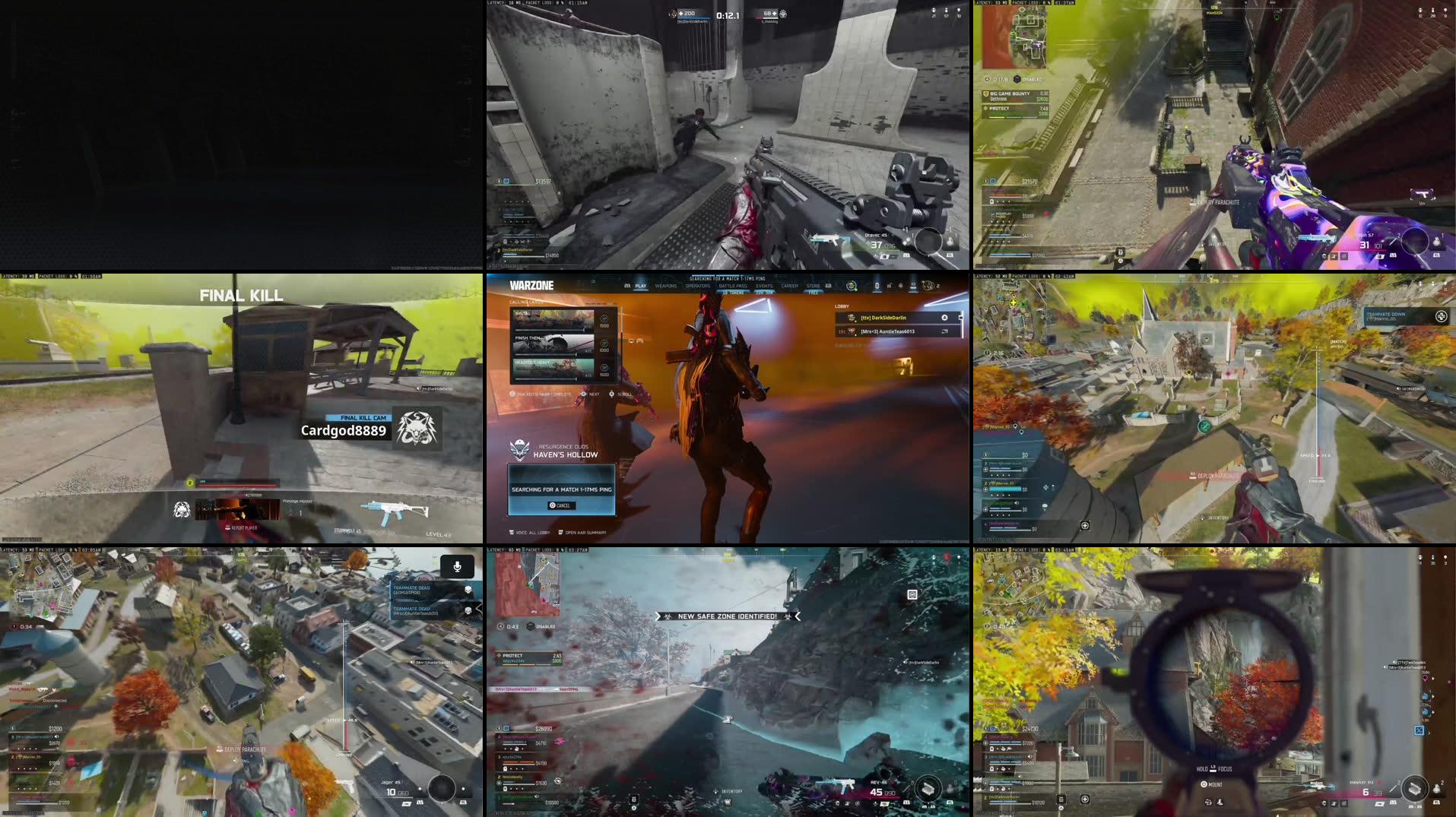Switch to the Weapons tab
This screenshot has height=817, width=1456.
click(x=667, y=286)
